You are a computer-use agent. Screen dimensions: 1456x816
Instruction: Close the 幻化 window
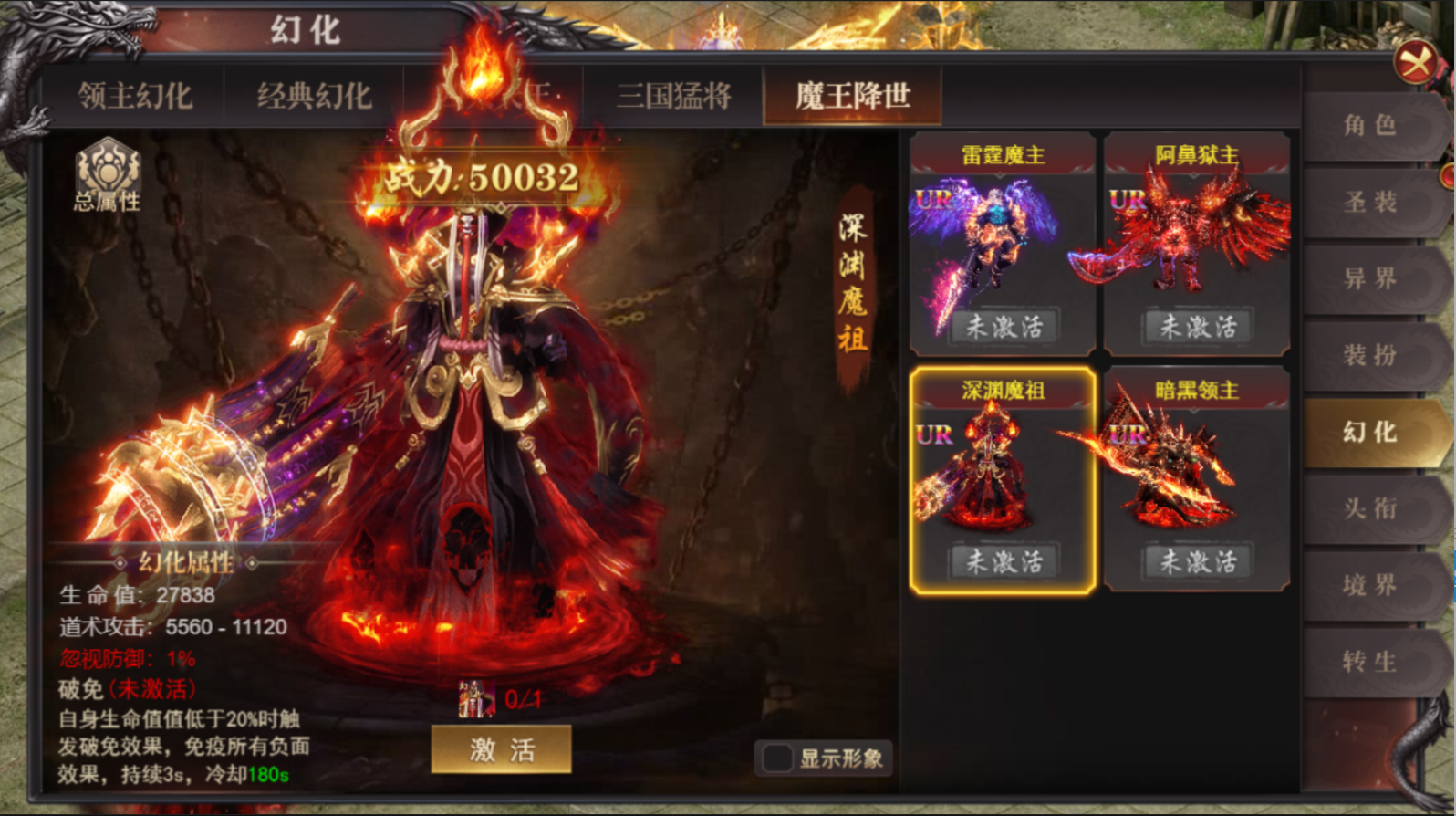pyautogui.click(x=1415, y=63)
